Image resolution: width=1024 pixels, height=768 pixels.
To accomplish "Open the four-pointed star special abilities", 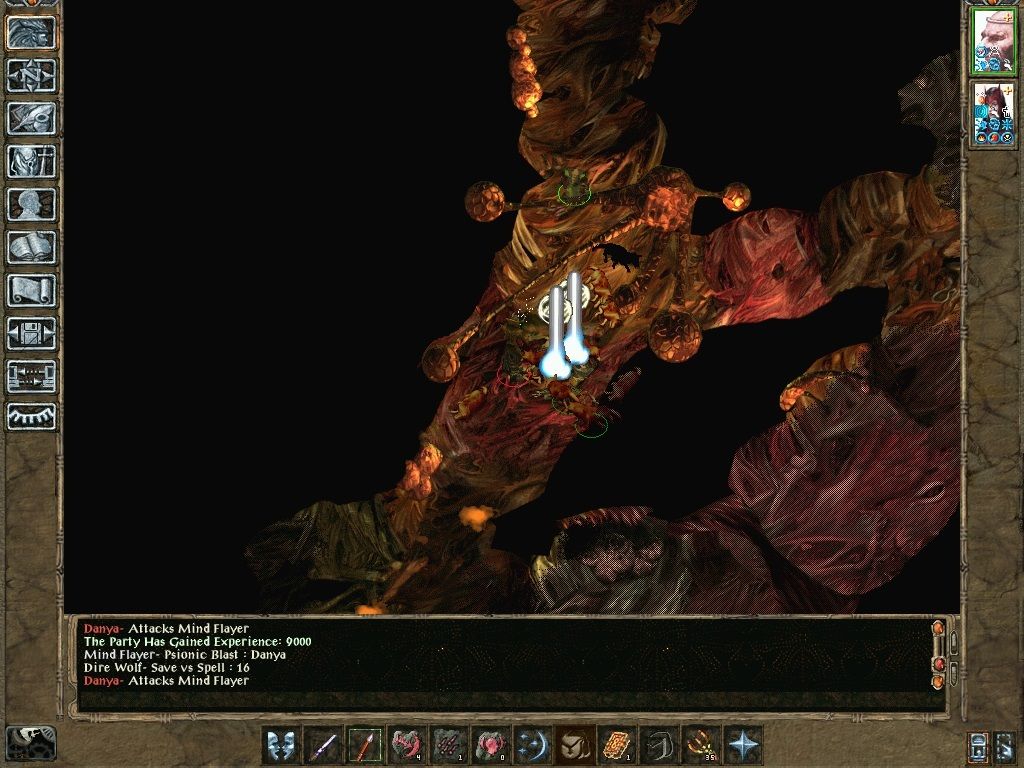I will click(742, 745).
